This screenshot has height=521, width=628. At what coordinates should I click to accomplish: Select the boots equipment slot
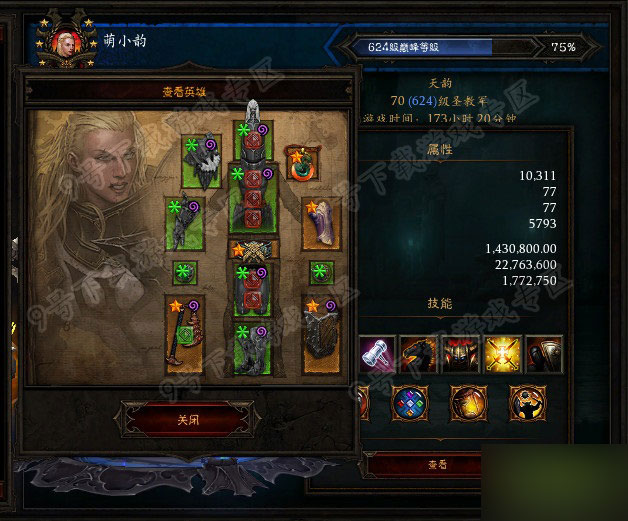[254, 347]
